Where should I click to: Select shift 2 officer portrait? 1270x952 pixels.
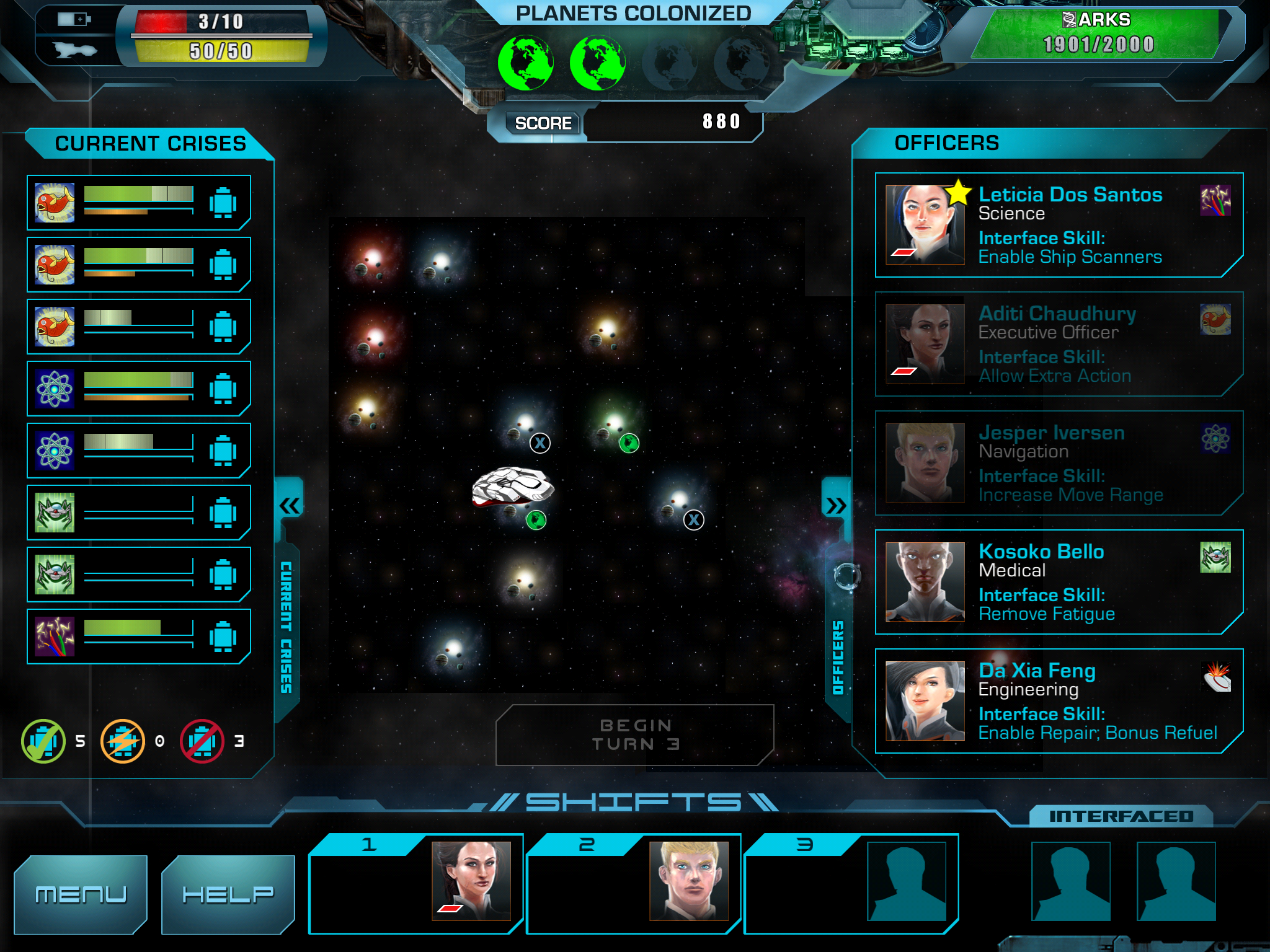coord(688,880)
